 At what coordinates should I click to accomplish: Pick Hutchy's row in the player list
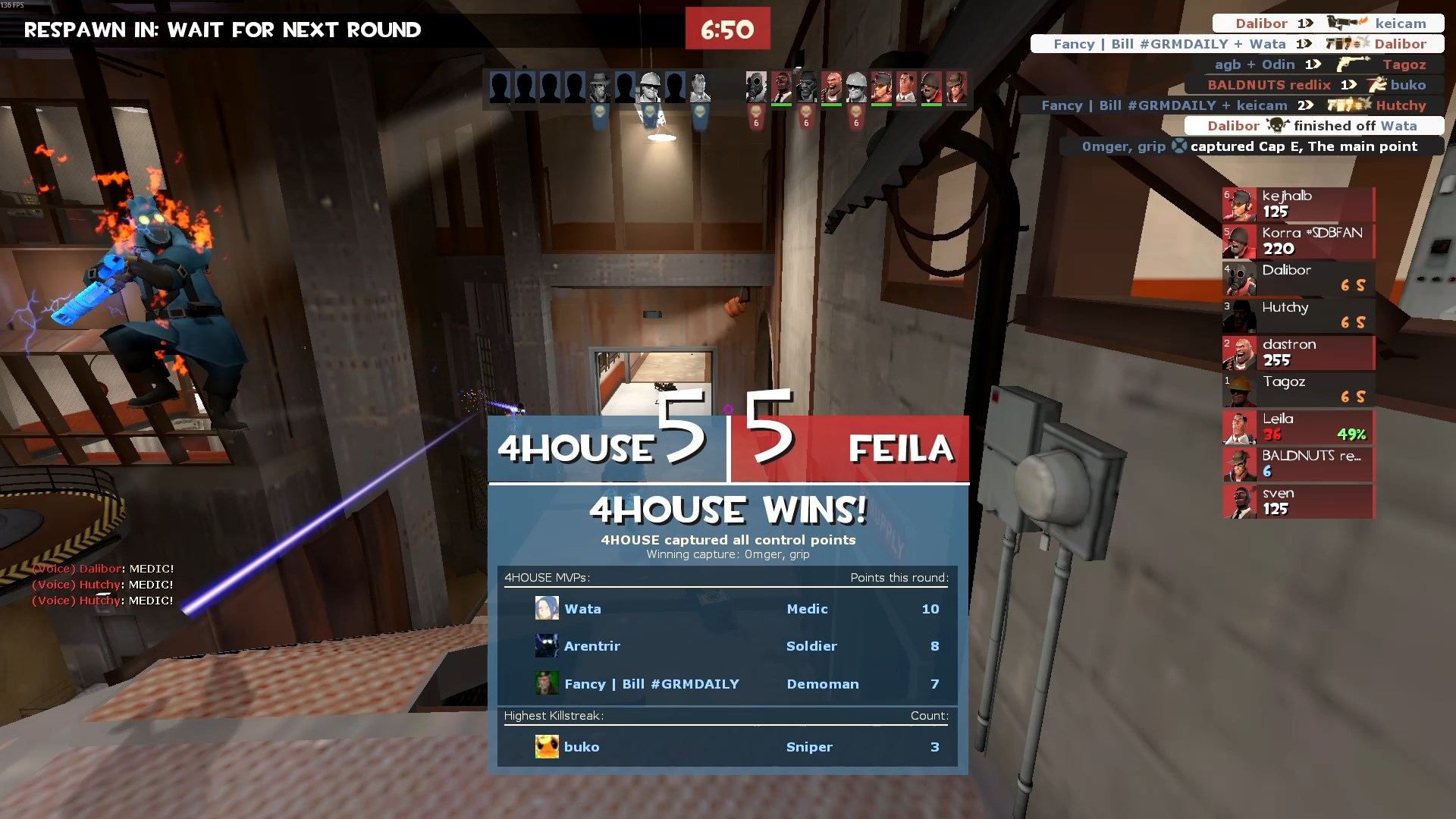tap(1298, 315)
